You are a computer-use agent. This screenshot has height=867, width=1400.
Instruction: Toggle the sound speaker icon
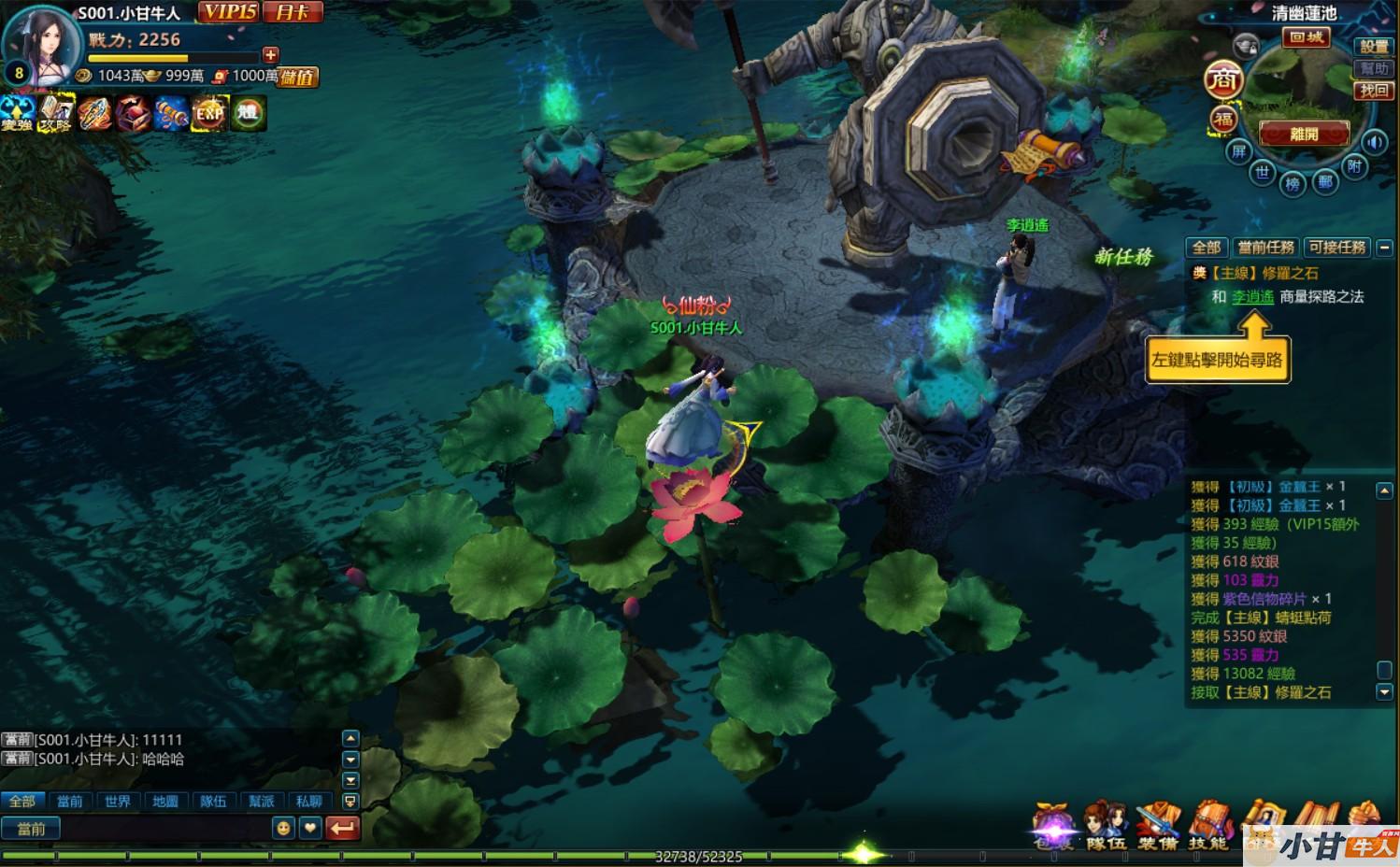[1374, 142]
